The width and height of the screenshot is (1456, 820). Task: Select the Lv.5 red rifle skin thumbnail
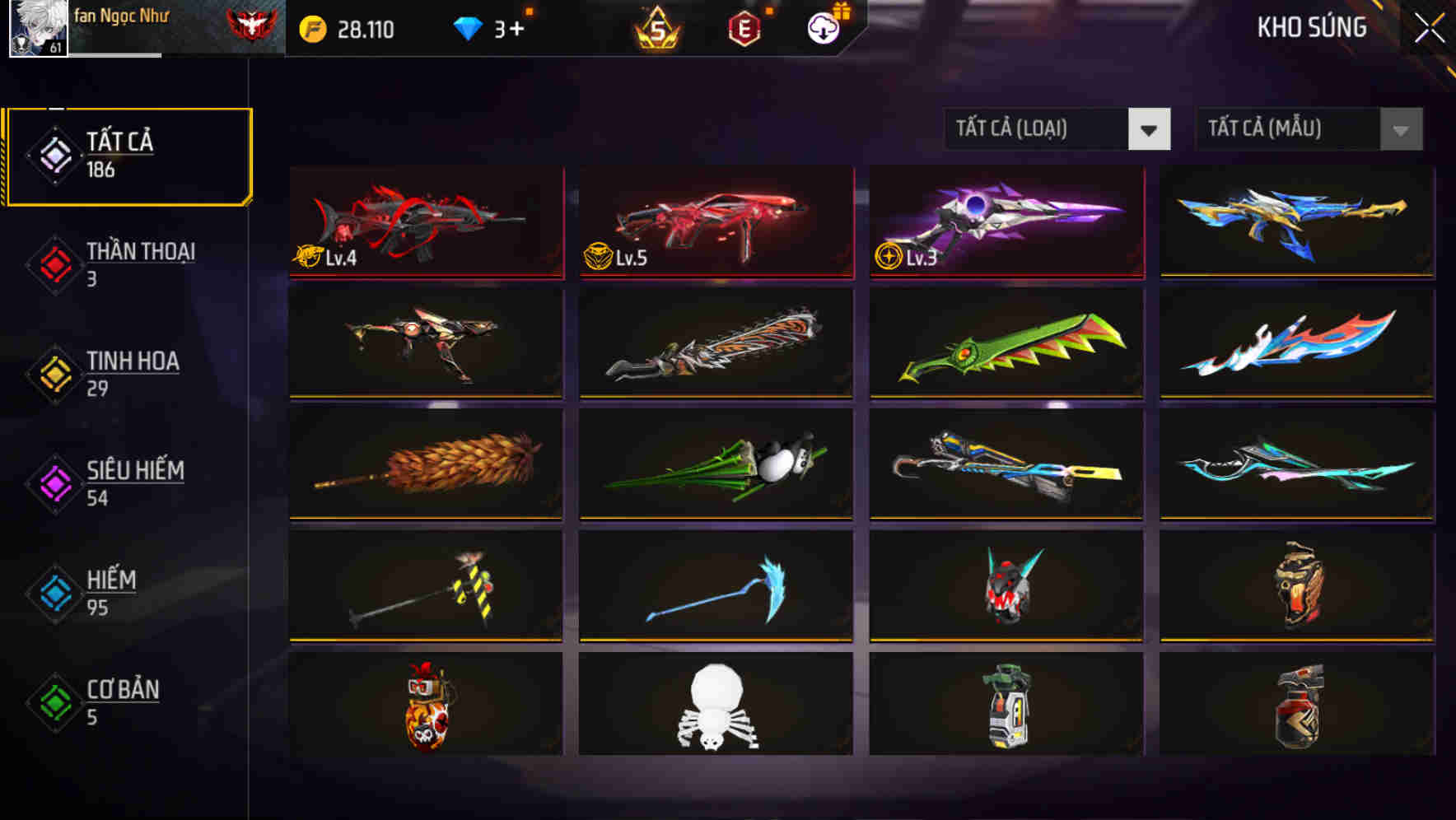point(715,224)
